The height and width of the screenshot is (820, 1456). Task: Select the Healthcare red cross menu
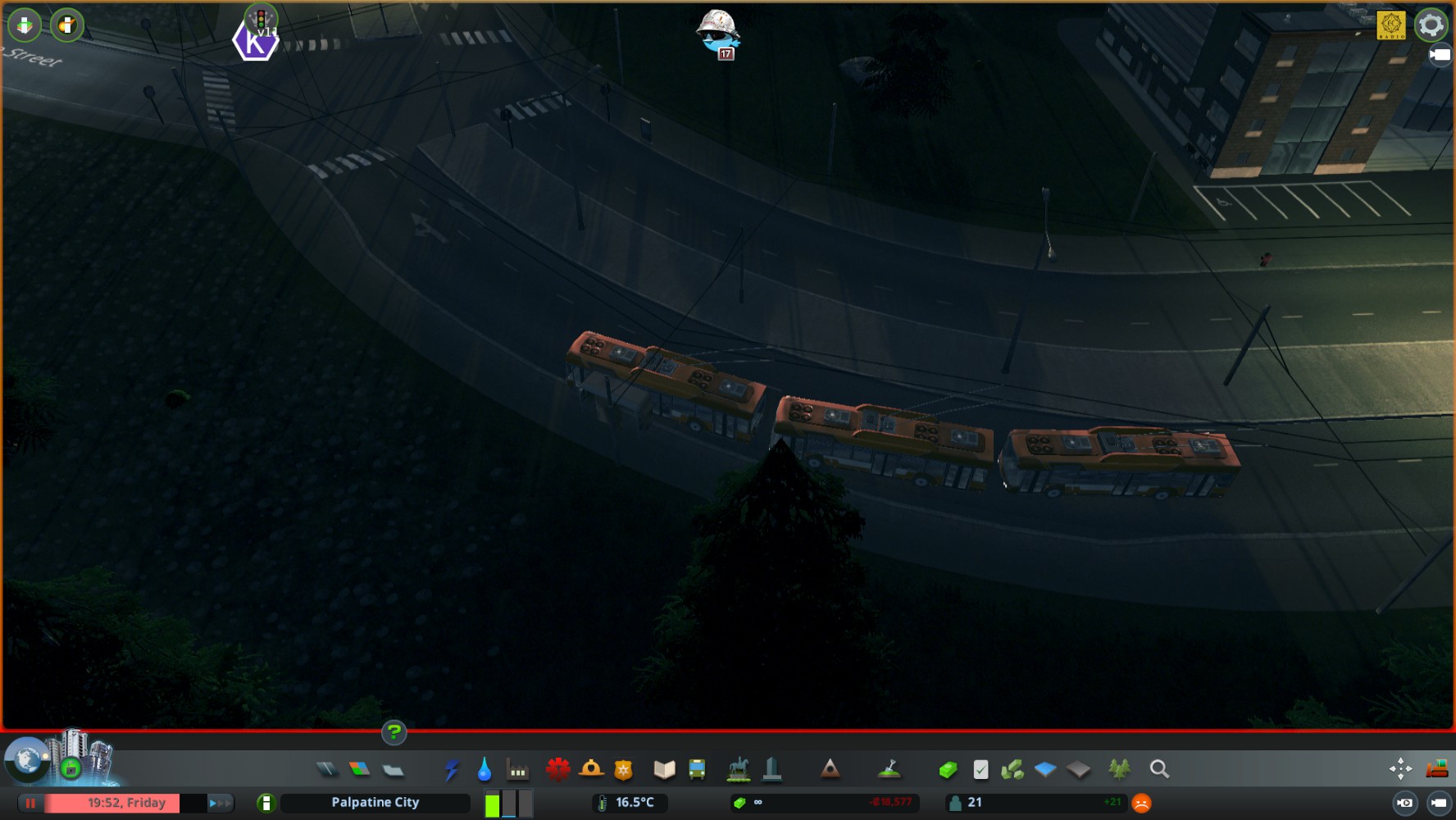point(557,769)
